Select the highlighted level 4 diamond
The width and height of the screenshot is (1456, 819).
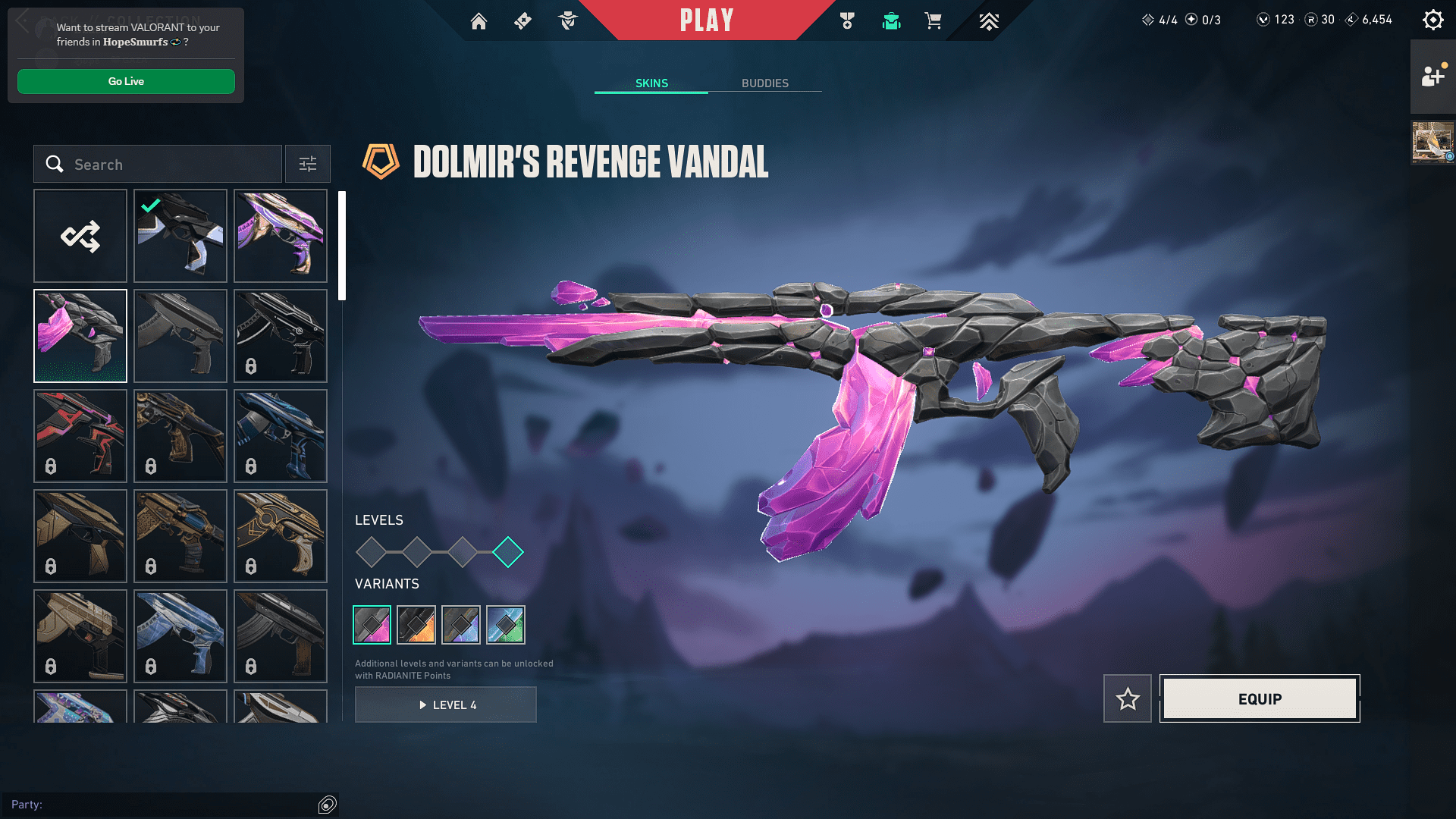click(508, 552)
